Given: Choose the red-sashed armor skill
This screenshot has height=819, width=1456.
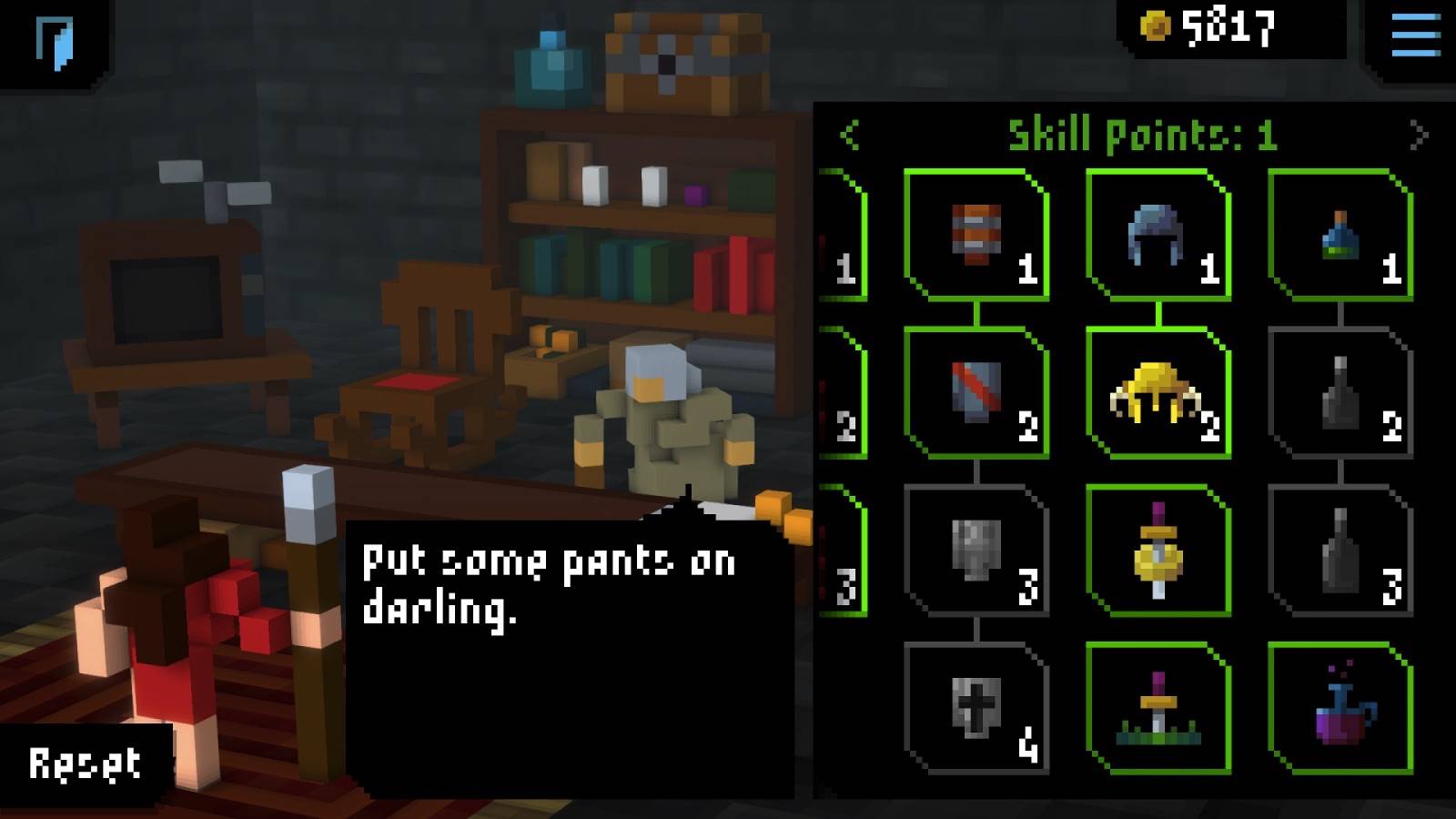Looking at the screenshot, I should [976, 392].
